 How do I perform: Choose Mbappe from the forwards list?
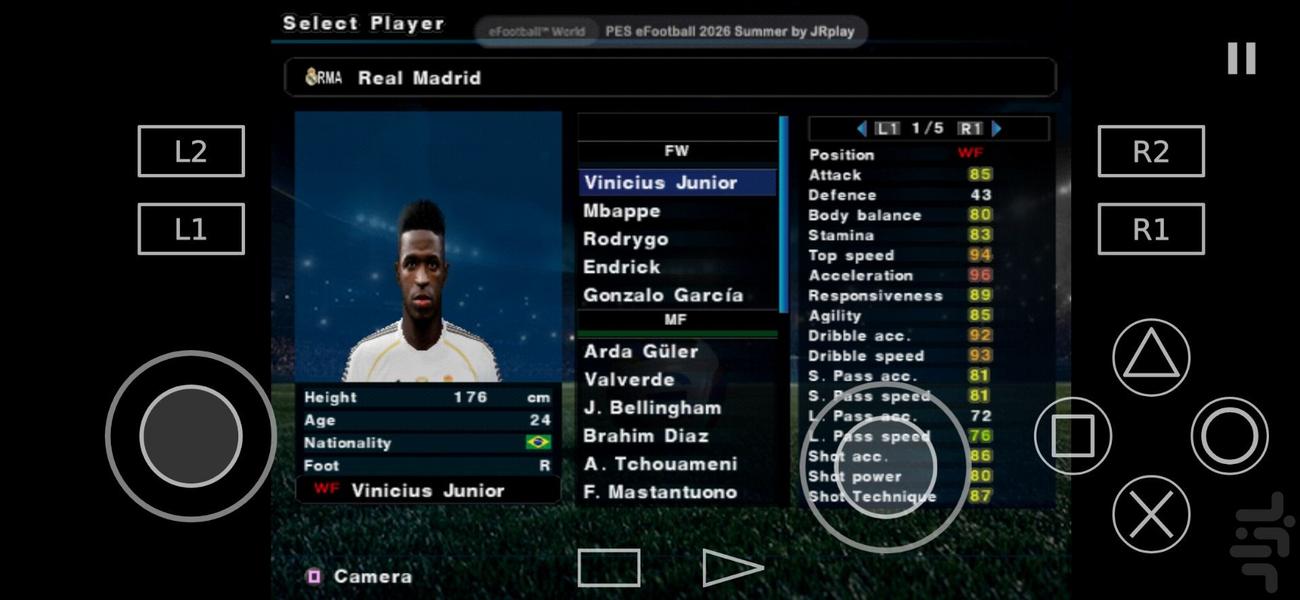pos(622,211)
